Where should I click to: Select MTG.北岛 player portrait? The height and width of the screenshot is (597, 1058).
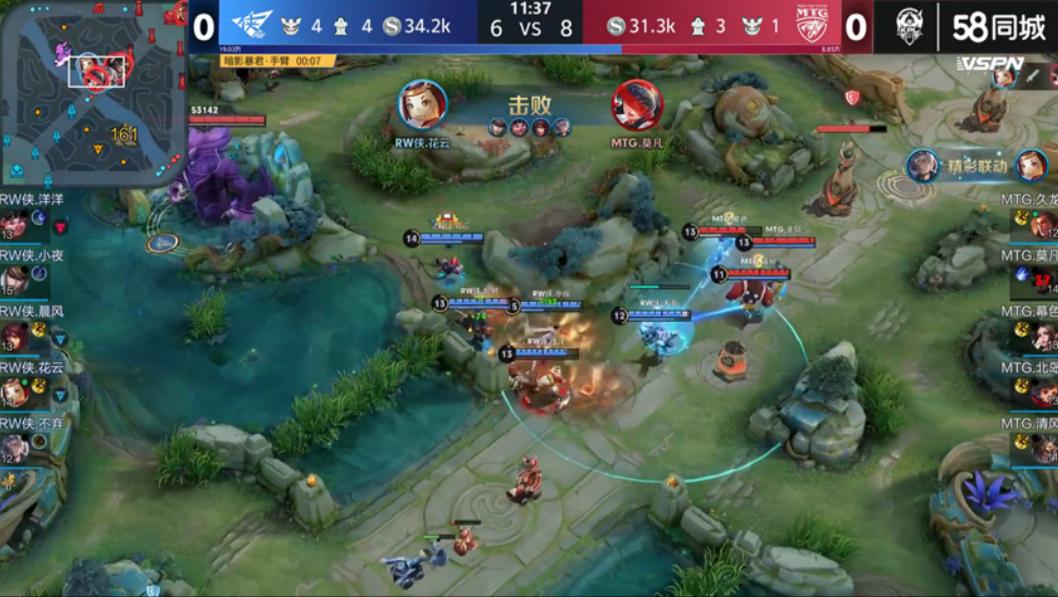point(1045,392)
